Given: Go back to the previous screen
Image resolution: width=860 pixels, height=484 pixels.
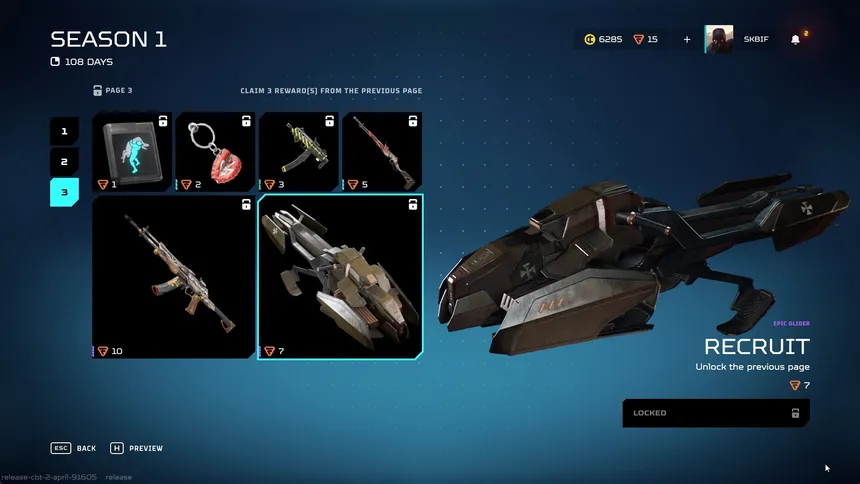Looking at the screenshot, I should point(75,448).
